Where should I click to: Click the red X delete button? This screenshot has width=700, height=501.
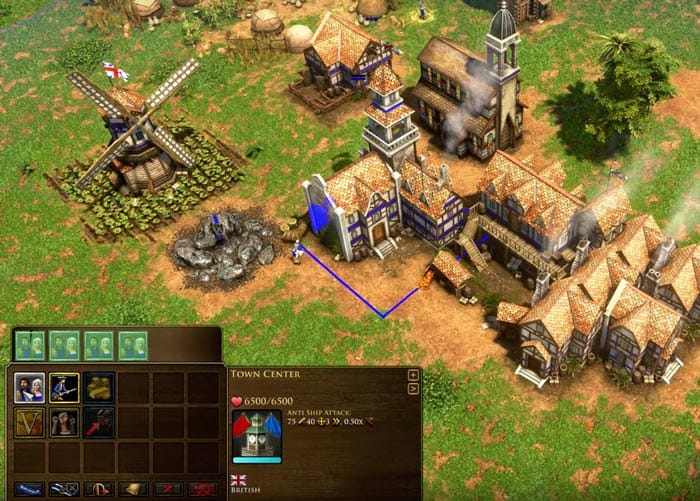[167, 489]
